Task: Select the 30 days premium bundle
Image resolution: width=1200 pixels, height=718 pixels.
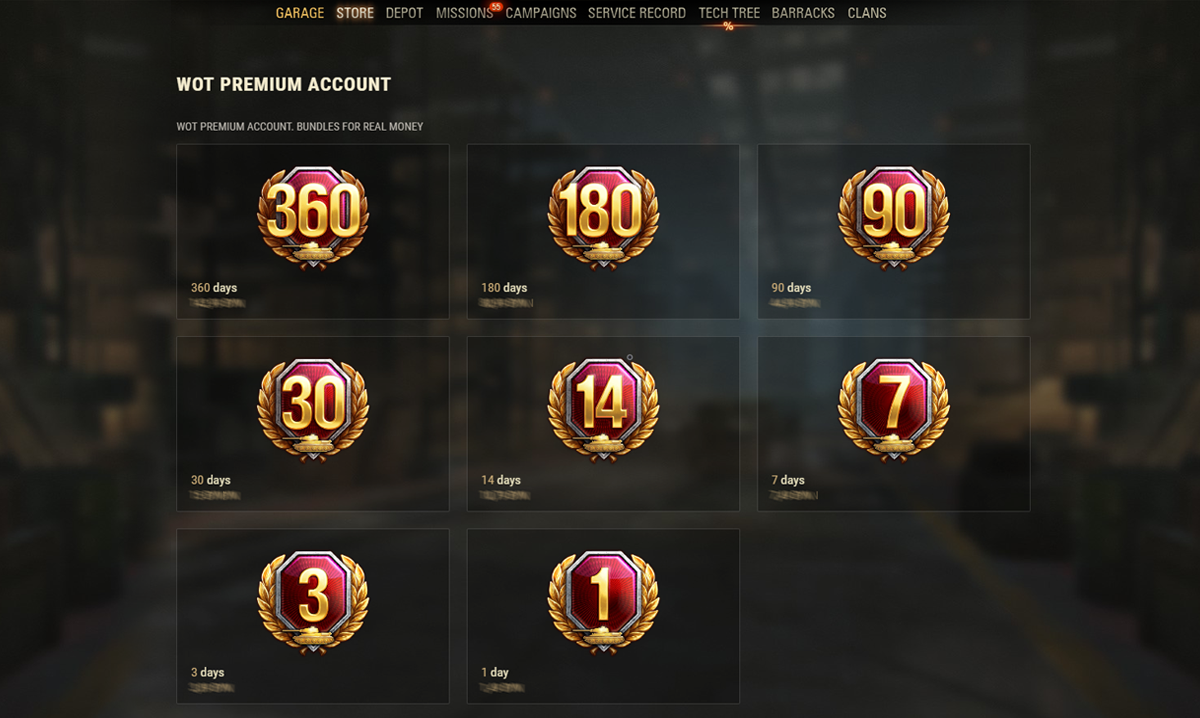Action: pos(313,424)
